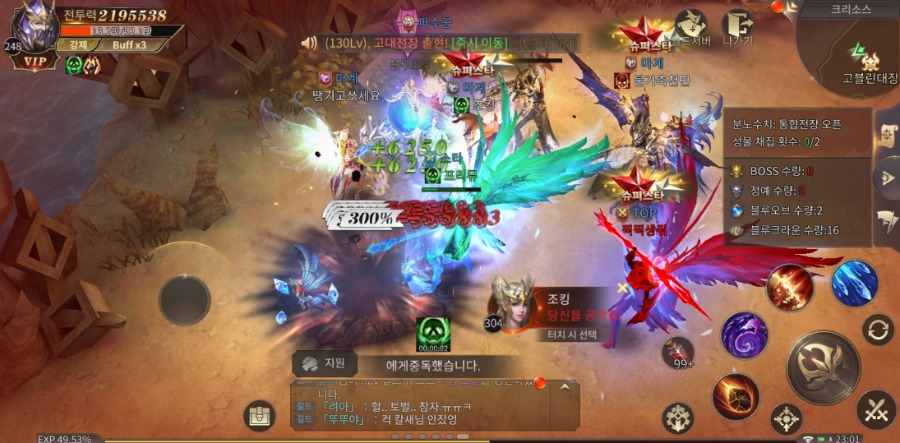Use the red potion with 99+ count
The width and height of the screenshot is (900, 443).
(x=678, y=350)
